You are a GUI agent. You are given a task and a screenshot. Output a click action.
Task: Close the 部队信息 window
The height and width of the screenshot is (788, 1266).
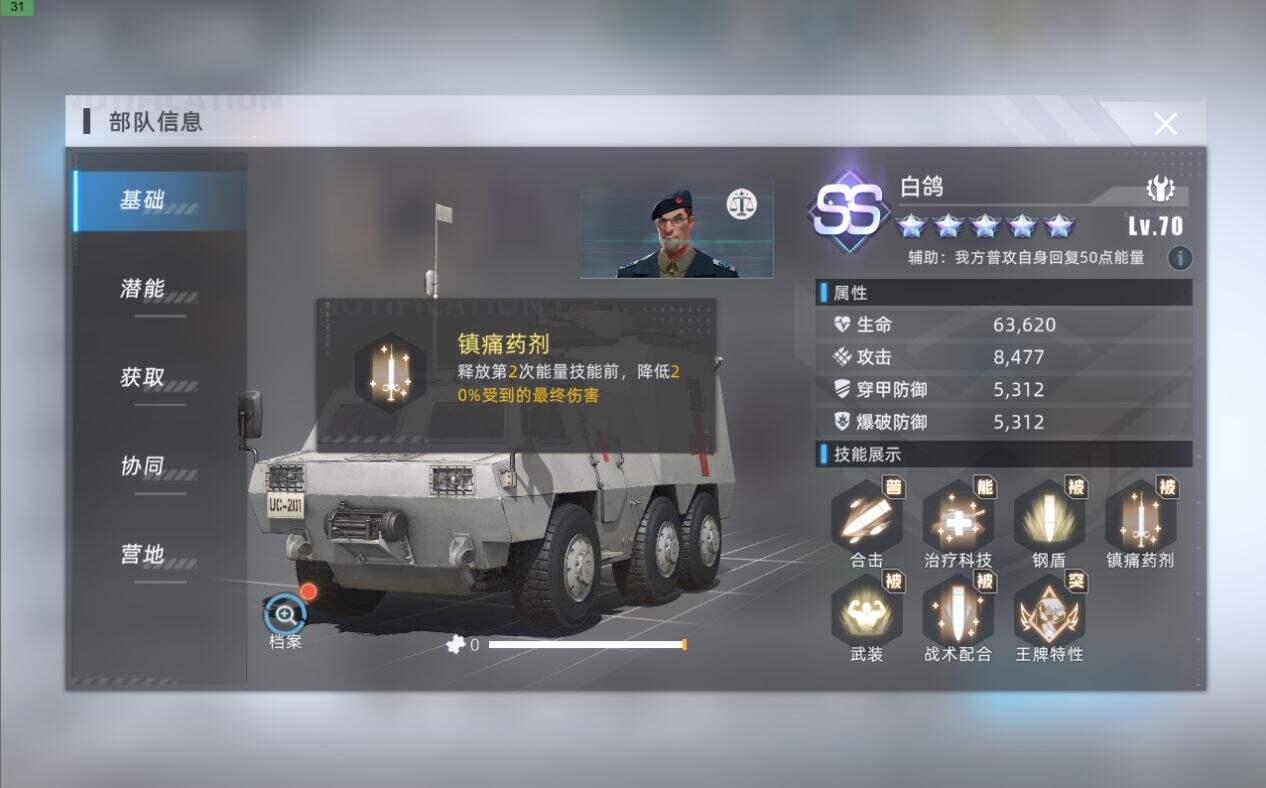pos(1165,124)
